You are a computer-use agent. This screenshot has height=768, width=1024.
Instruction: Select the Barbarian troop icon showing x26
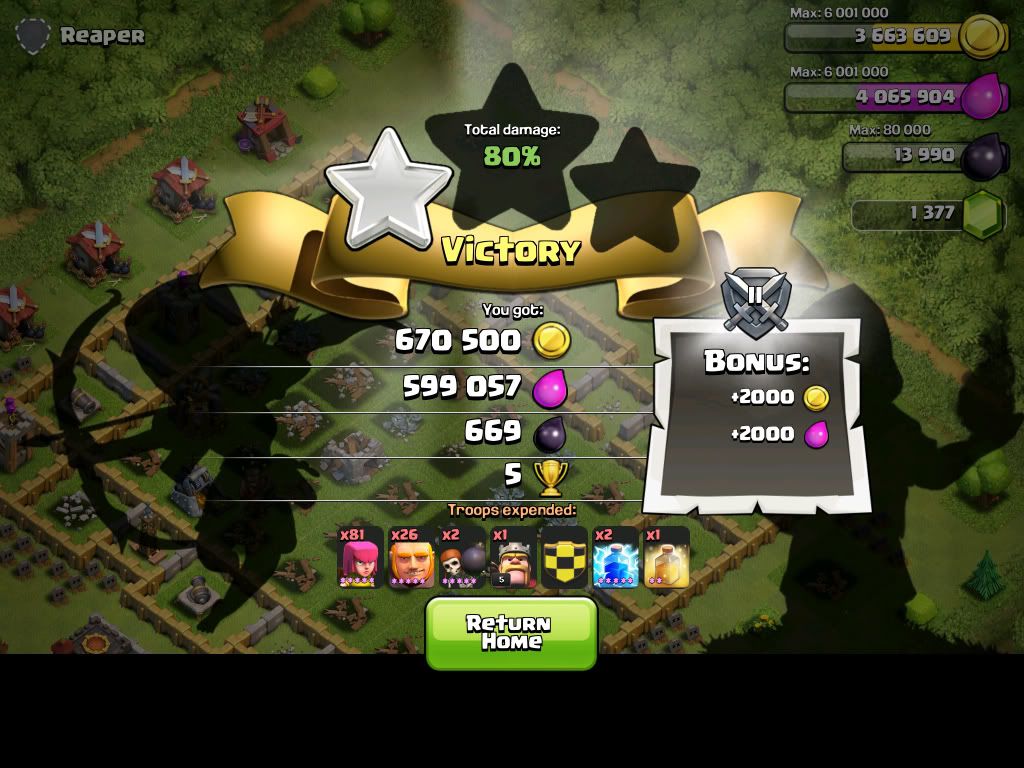[x=411, y=557]
